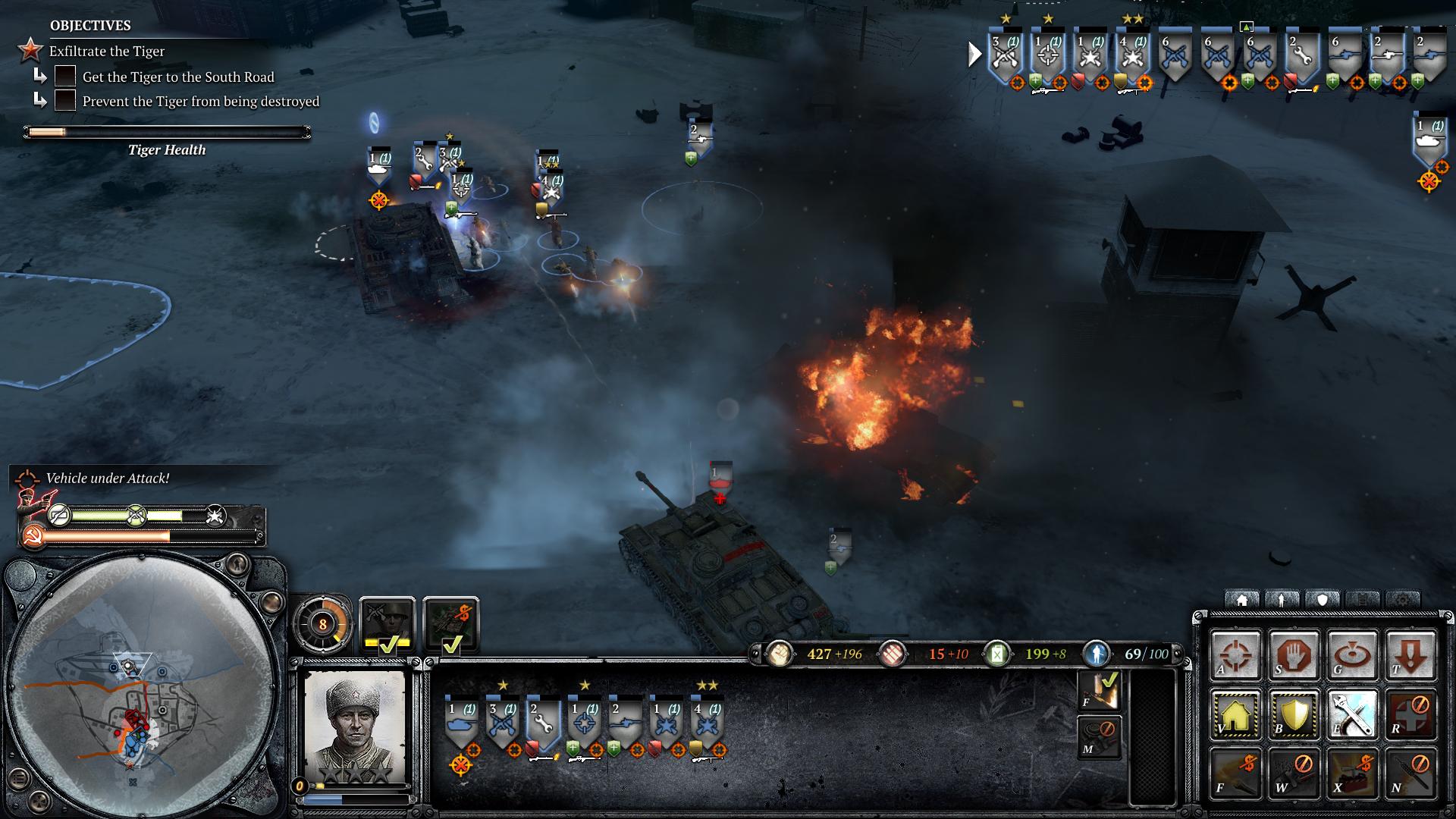Activate the yellow shield command button
1456x819 pixels.
(x=1294, y=714)
